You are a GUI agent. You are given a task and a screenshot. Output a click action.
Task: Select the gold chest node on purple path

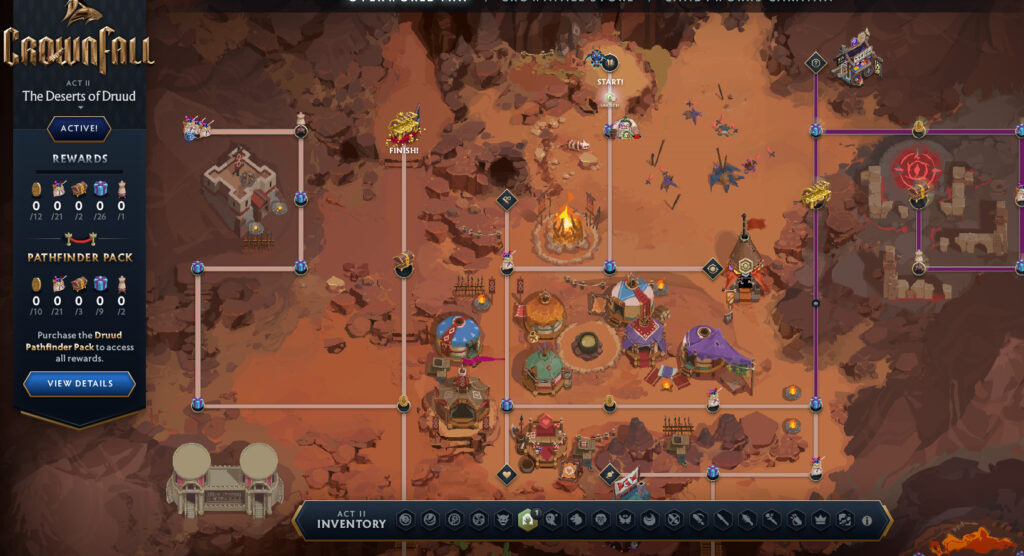coord(816,195)
